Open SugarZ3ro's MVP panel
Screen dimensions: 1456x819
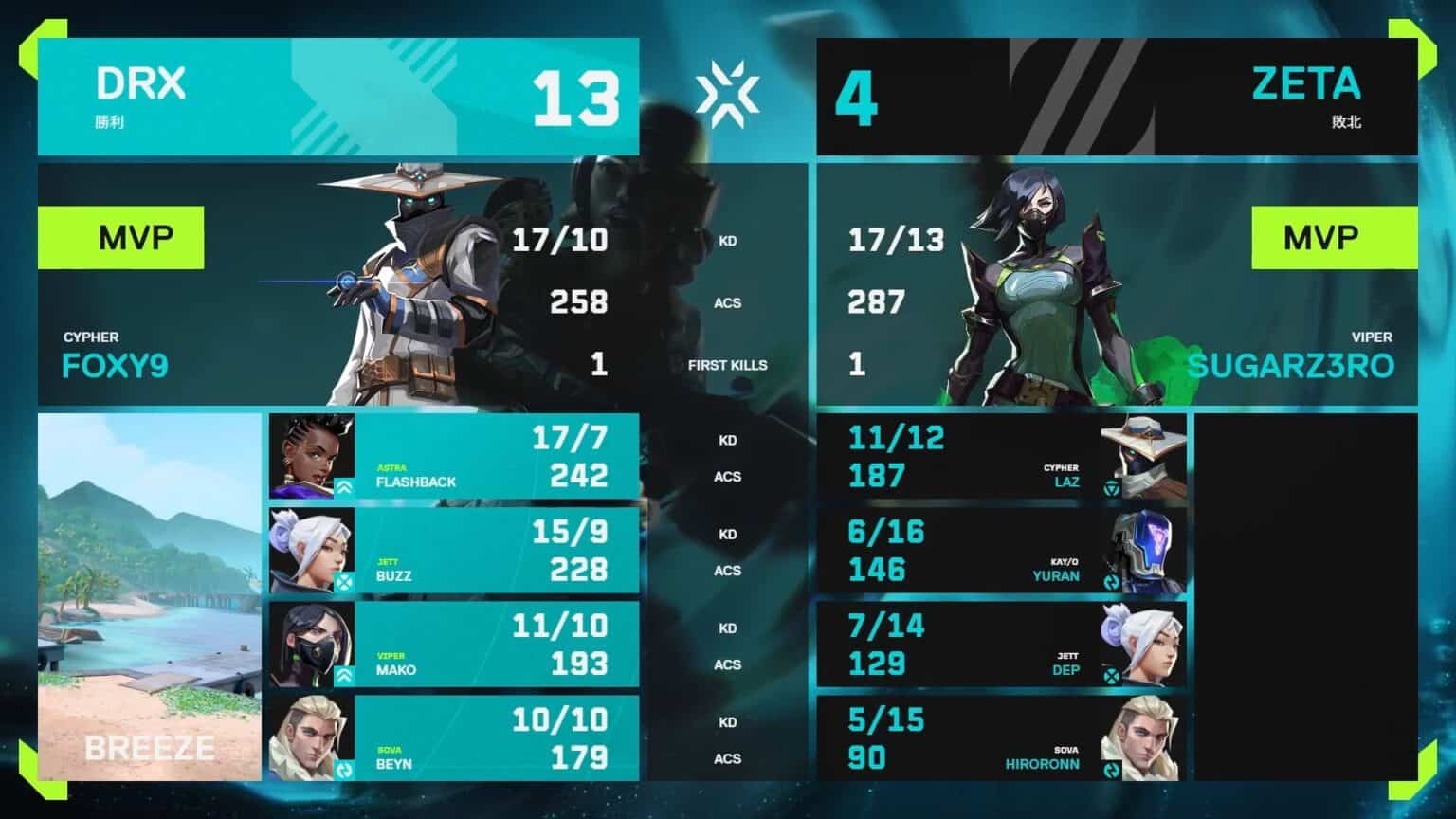[x=1117, y=284]
